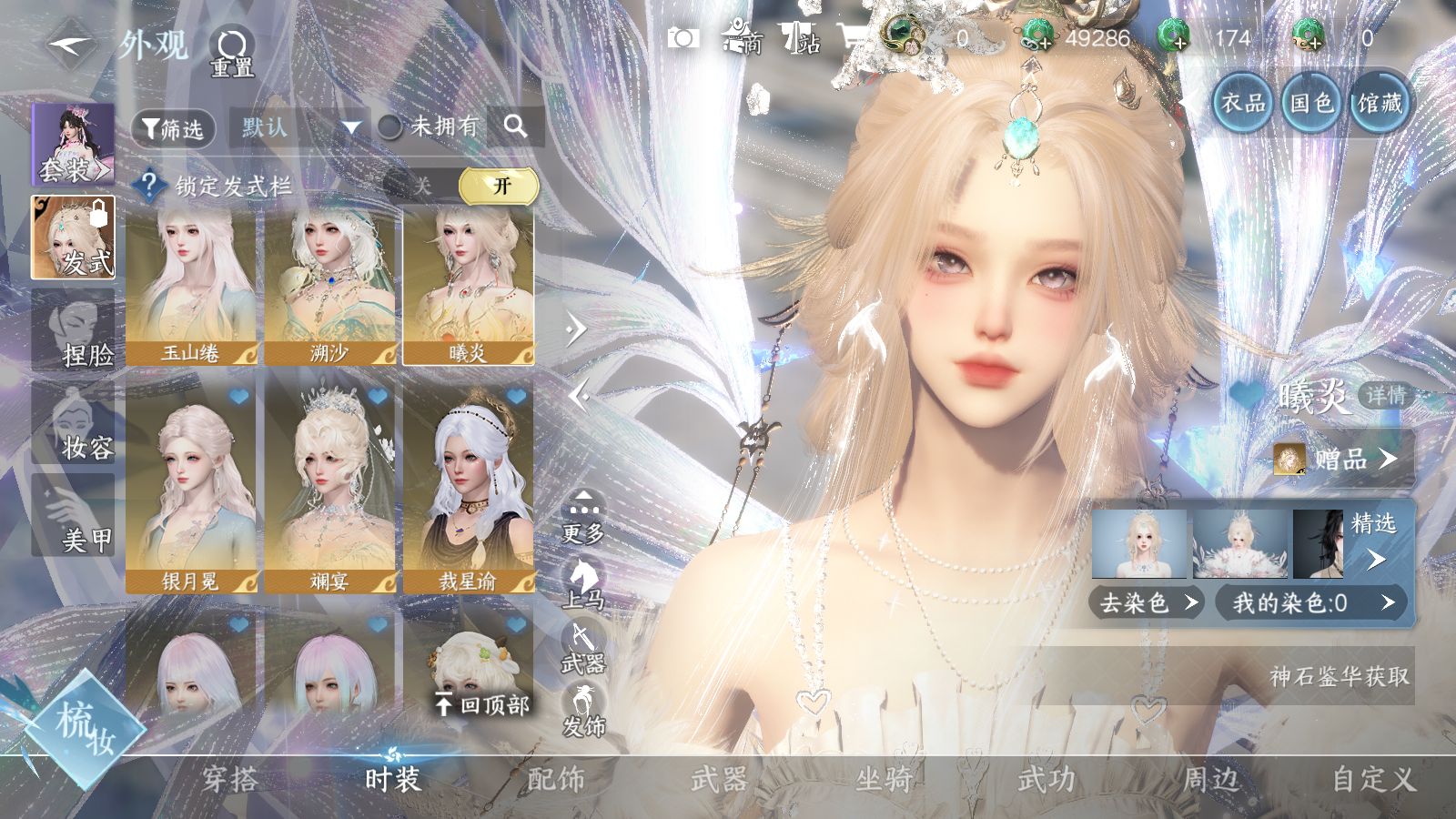Open the 捏脸 face sculpt category
The width and height of the screenshot is (1456, 819).
[x=74, y=329]
